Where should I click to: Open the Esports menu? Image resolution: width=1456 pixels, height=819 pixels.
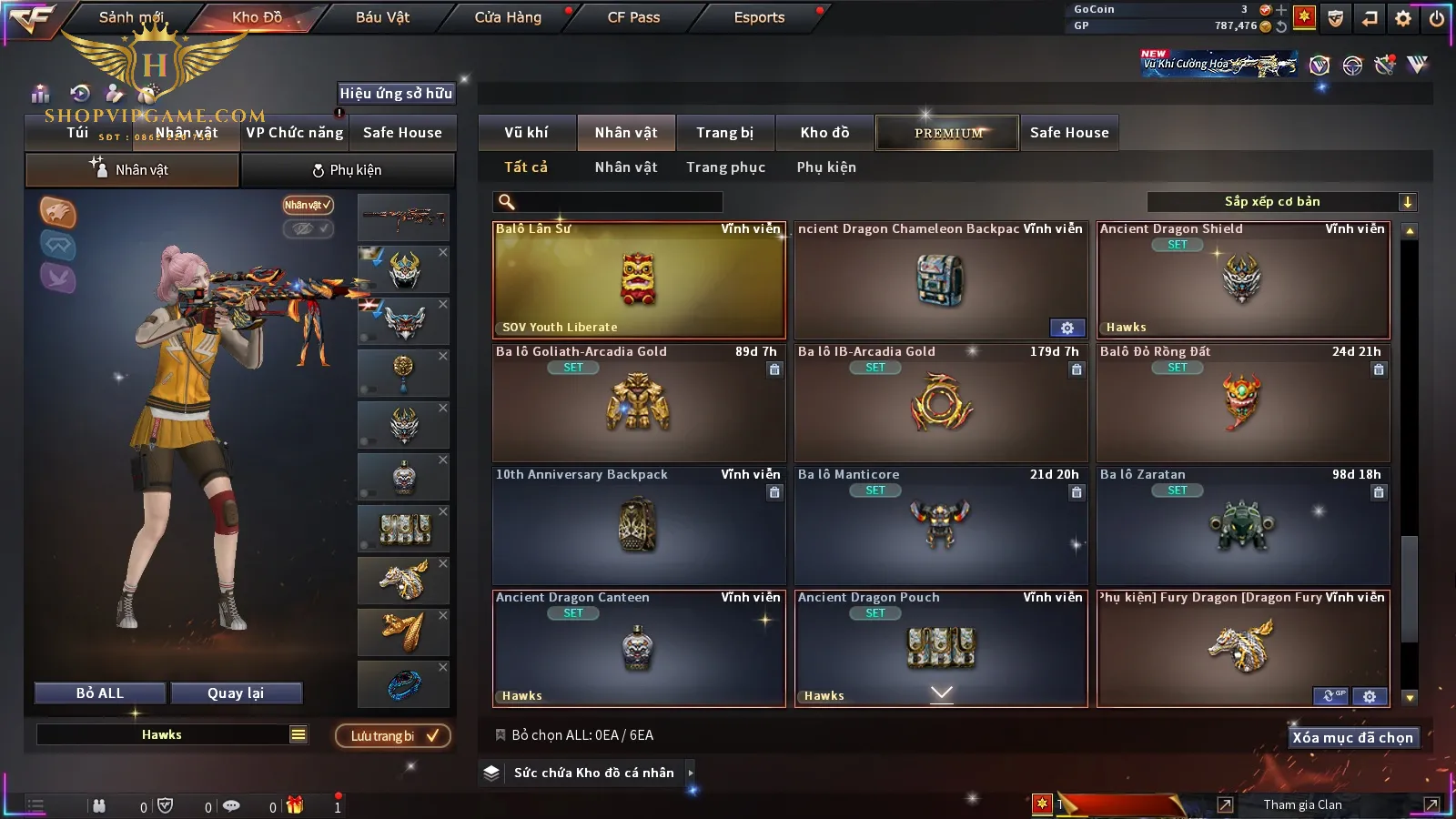point(759,17)
